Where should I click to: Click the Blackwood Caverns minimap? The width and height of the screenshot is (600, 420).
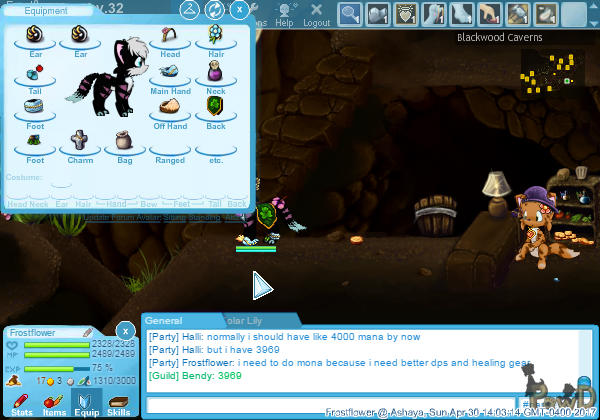(x=551, y=68)
